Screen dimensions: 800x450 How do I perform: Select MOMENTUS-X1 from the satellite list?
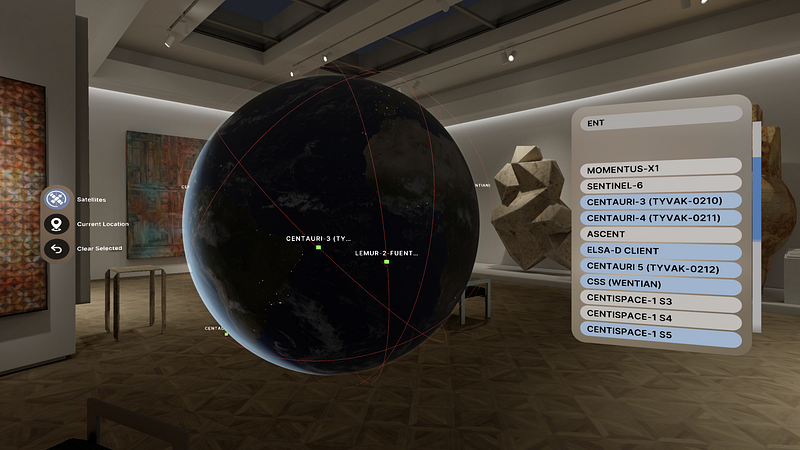click(x=660, y=167)
